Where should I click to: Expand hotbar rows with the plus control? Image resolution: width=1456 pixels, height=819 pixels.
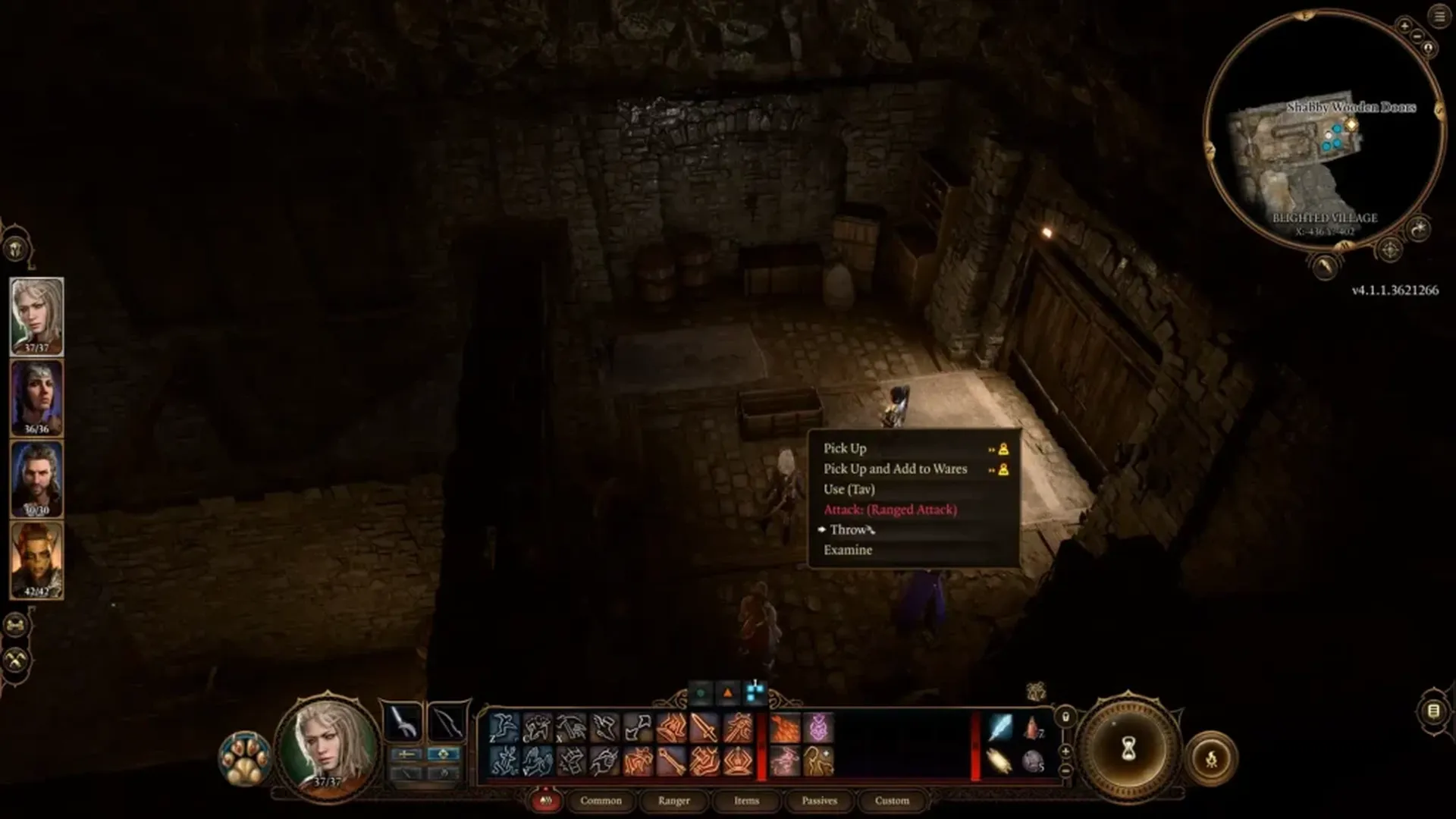1065,751
